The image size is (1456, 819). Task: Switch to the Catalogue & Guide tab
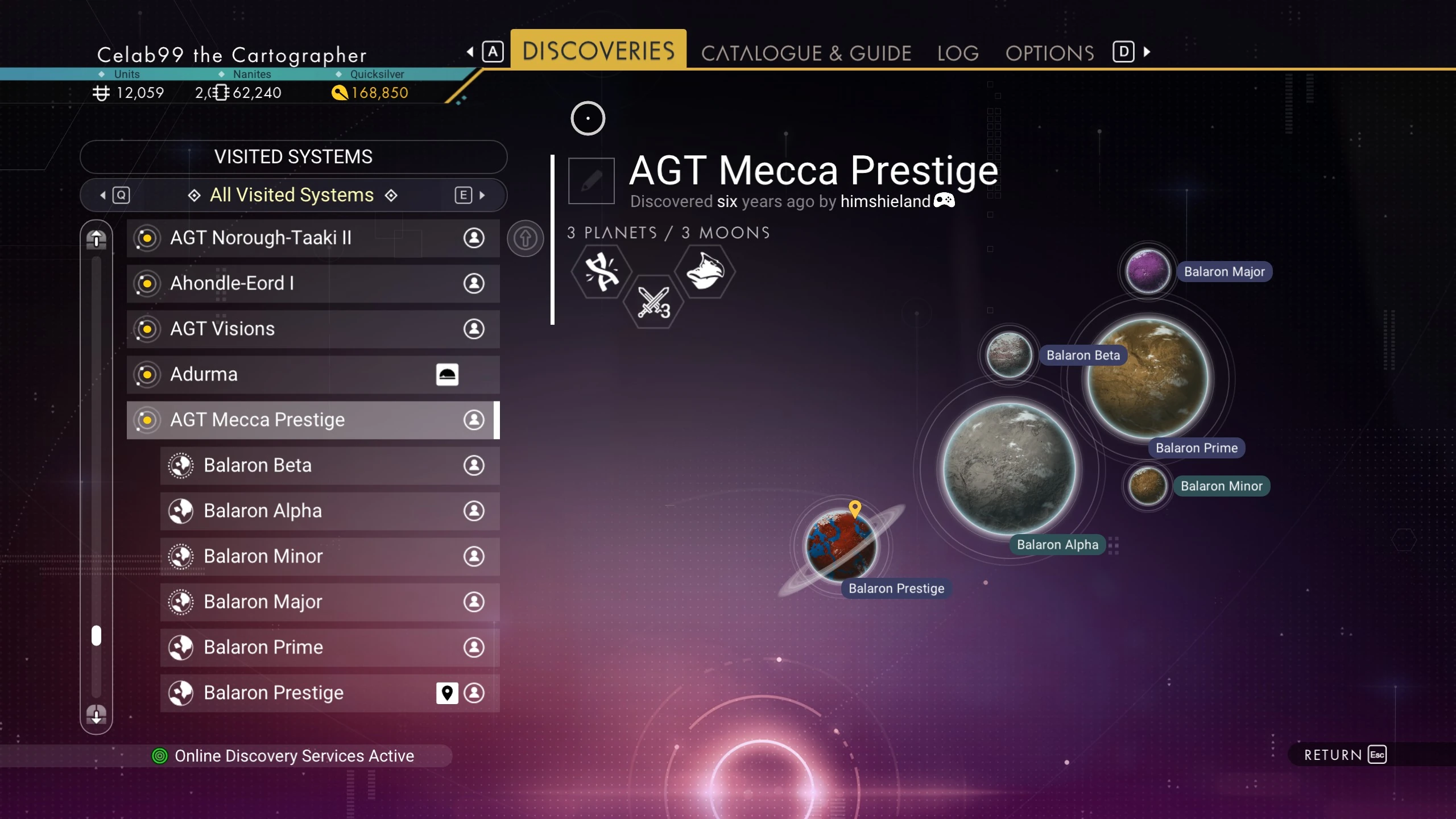(806, 53)
